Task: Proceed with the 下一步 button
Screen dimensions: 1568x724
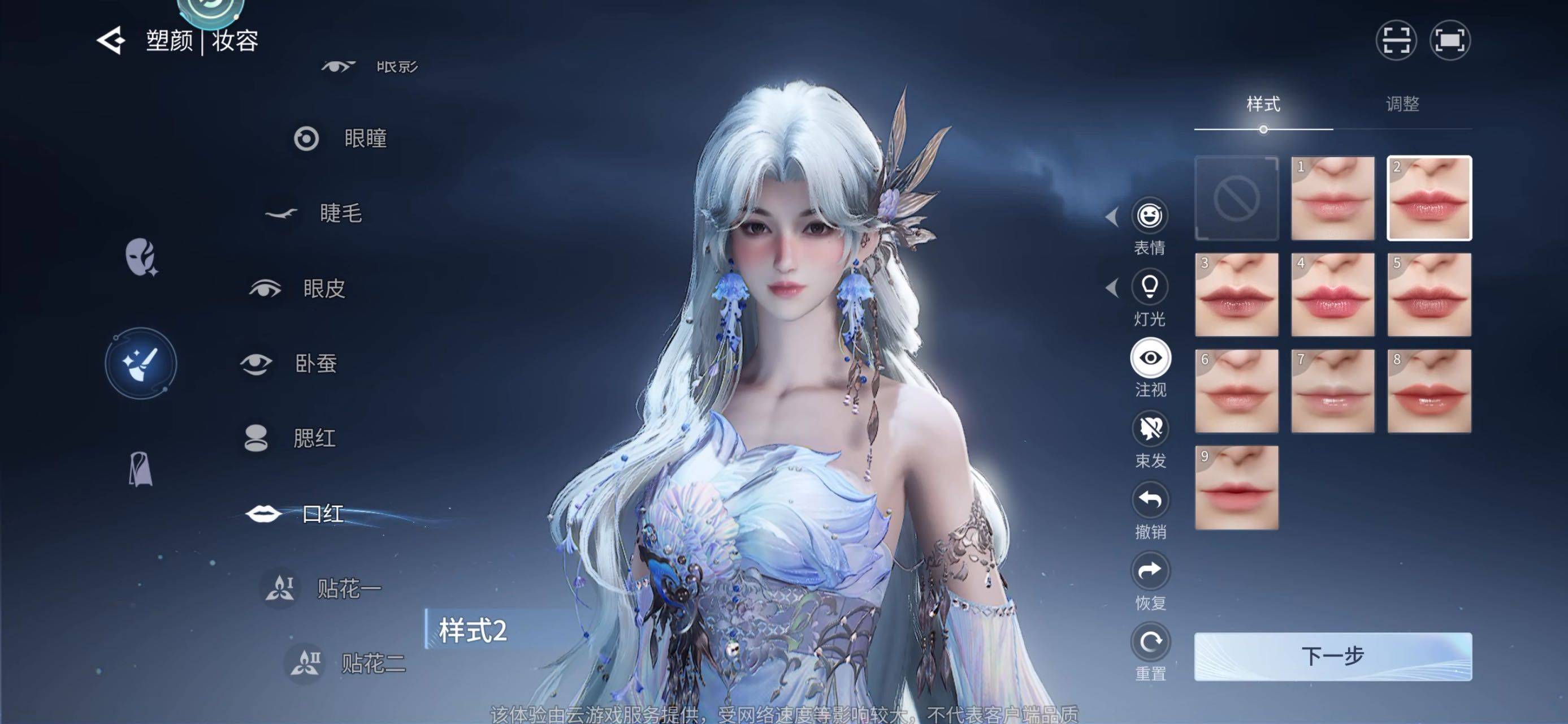Action: 1332,657
